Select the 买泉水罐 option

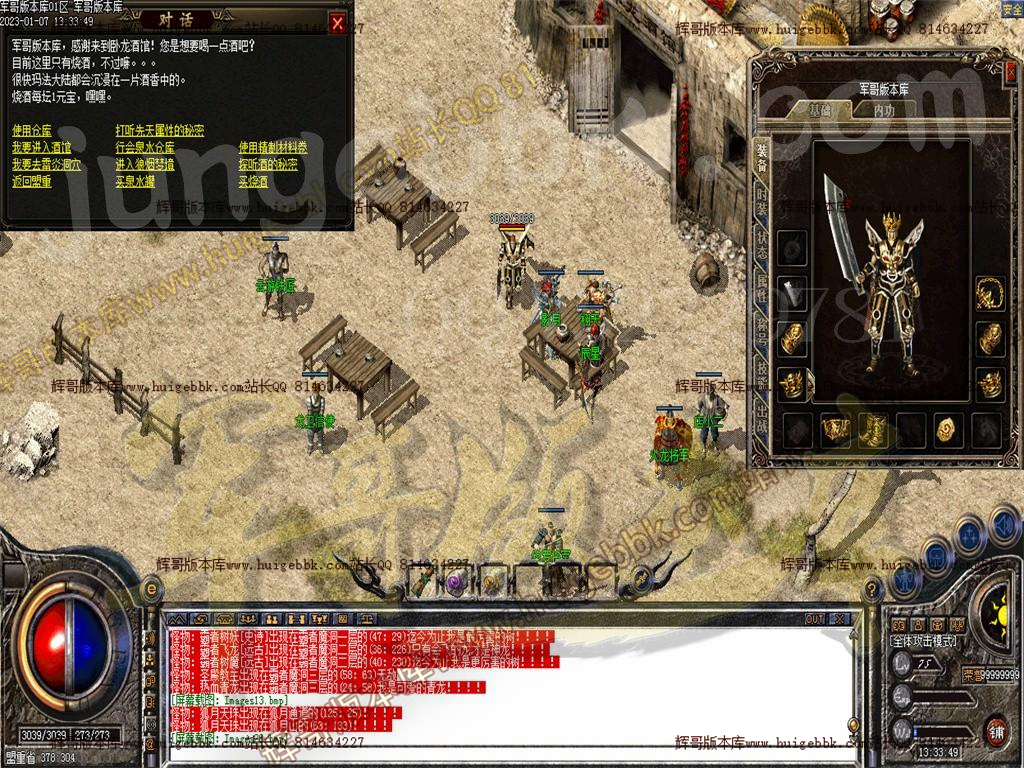click(135, 182)
